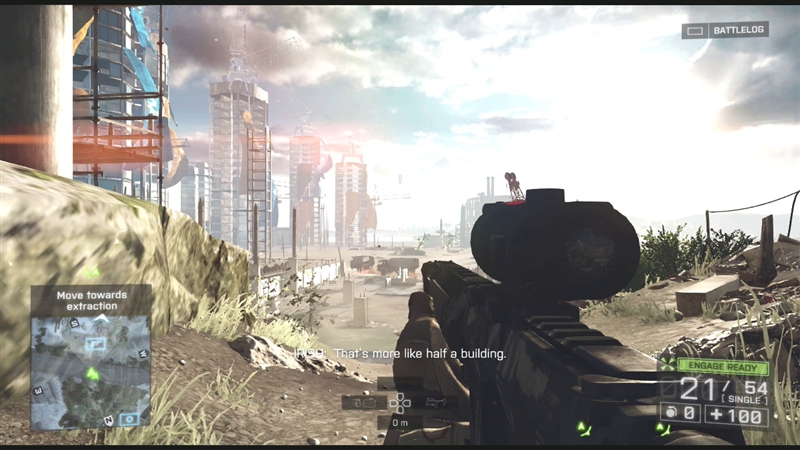Select the blue objective marker on minimap
Screen dimensions: 800x450
(x=97, y=342)
